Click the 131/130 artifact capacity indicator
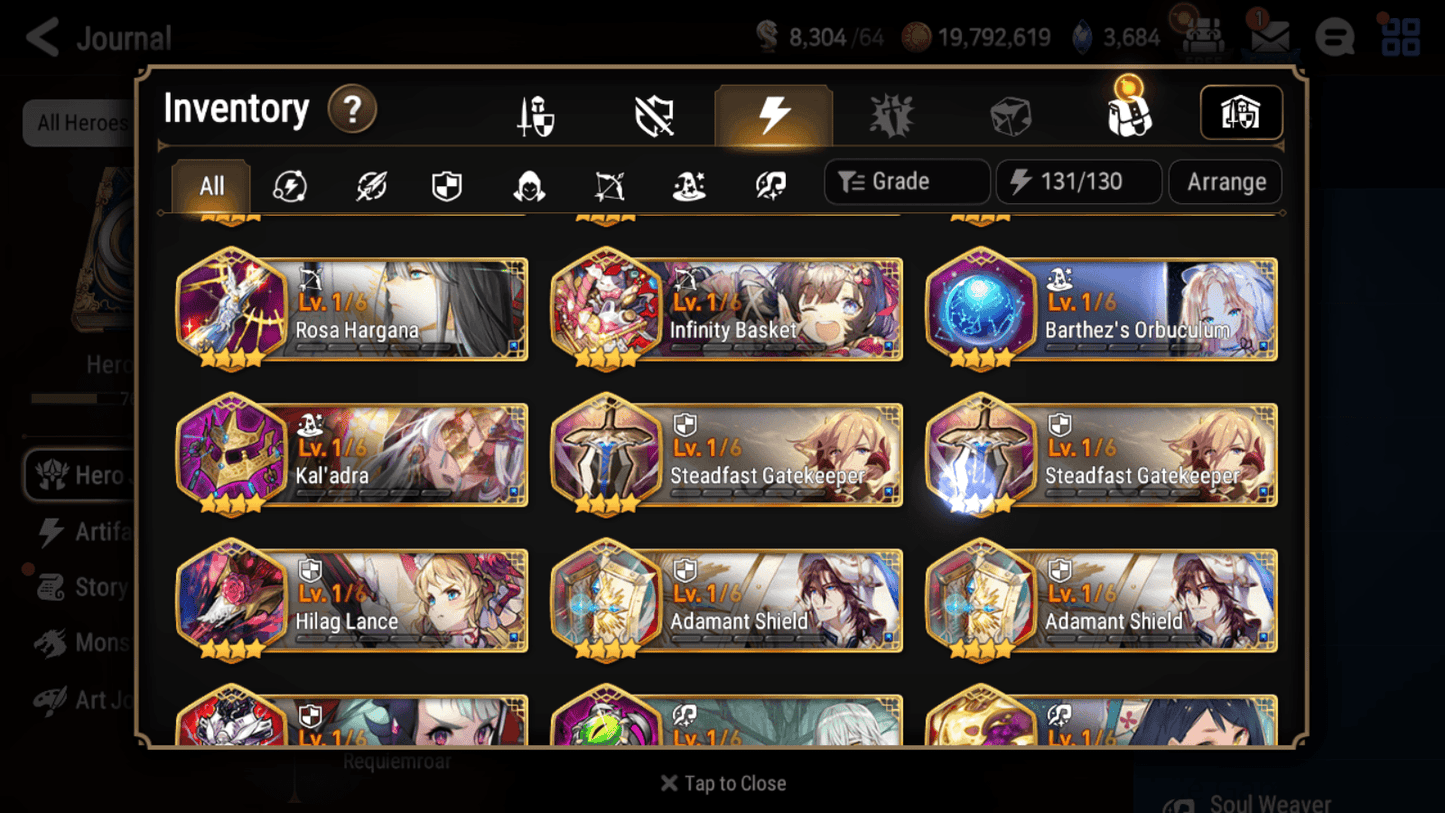This screenshot has width=1445, height=813. [1078, 181]
